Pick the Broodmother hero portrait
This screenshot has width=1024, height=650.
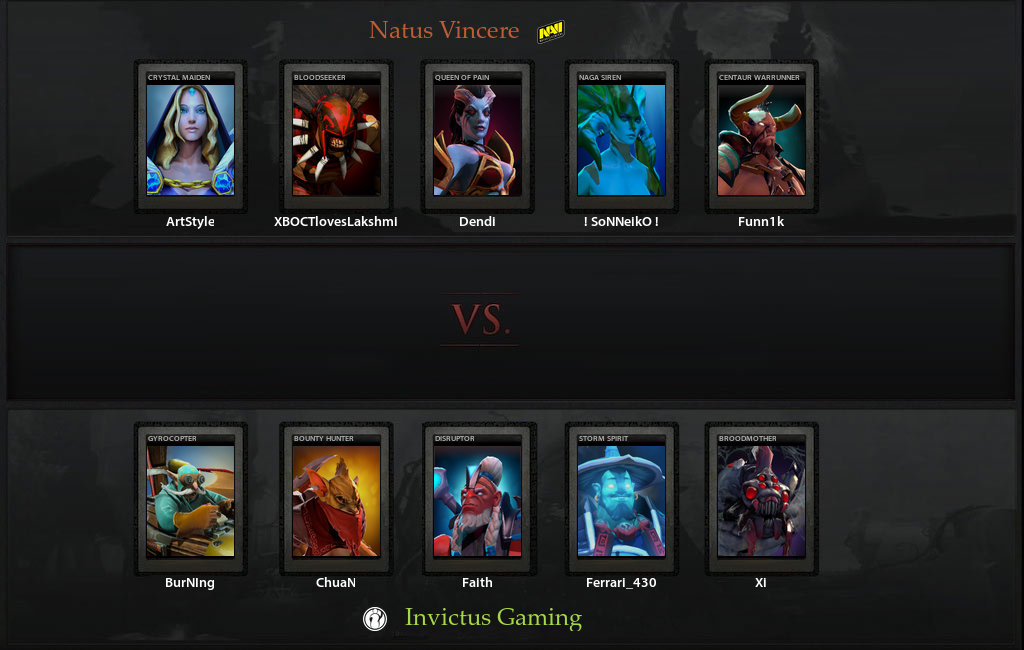click(761, 499)
